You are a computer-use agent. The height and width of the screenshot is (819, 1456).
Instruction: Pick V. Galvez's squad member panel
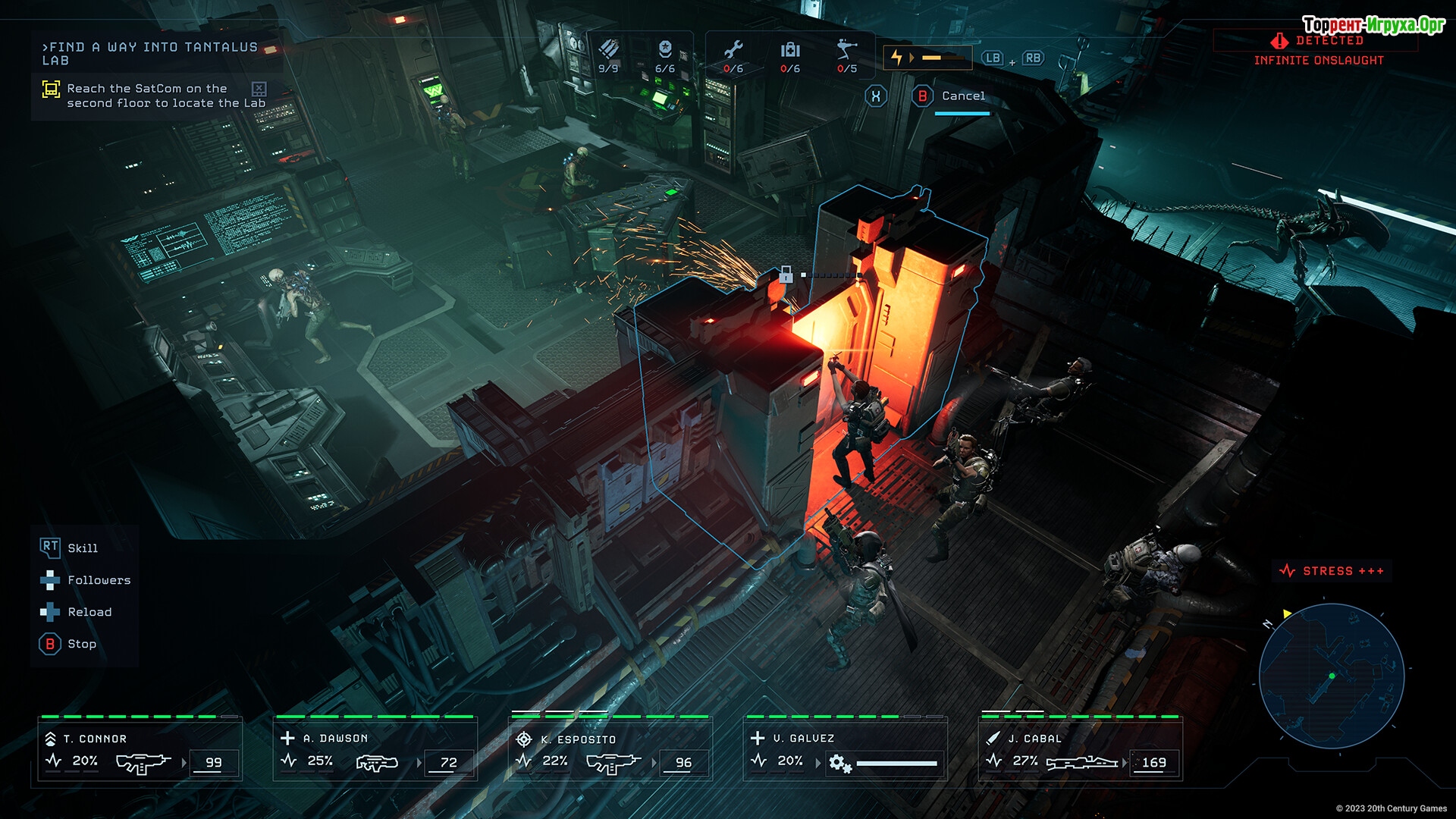pos(846,751)
